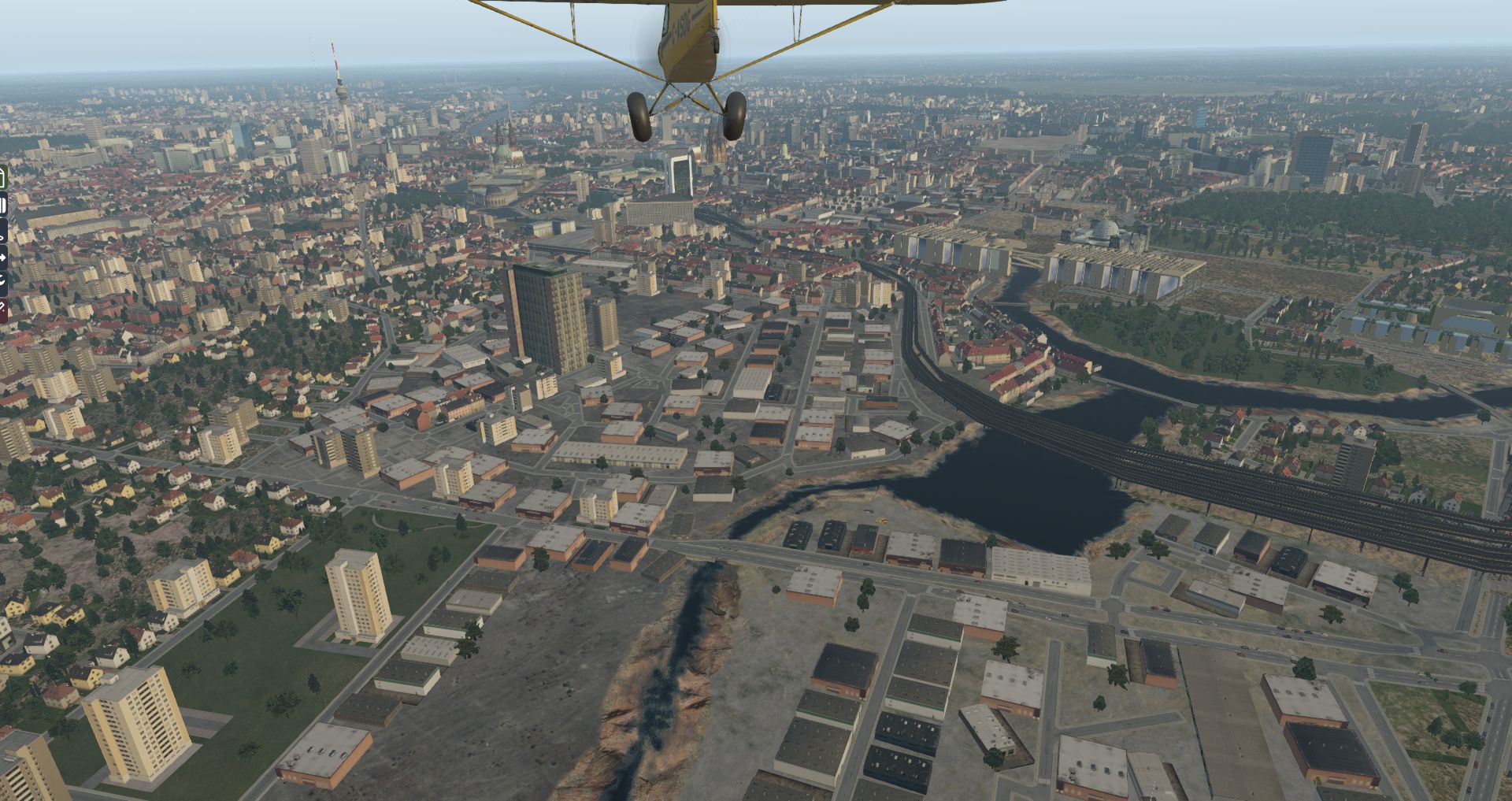The image size is (1512, 801).
Task: Click the green box icon on the sidebar
Action: pyautogui.click(x=2, y=178)
